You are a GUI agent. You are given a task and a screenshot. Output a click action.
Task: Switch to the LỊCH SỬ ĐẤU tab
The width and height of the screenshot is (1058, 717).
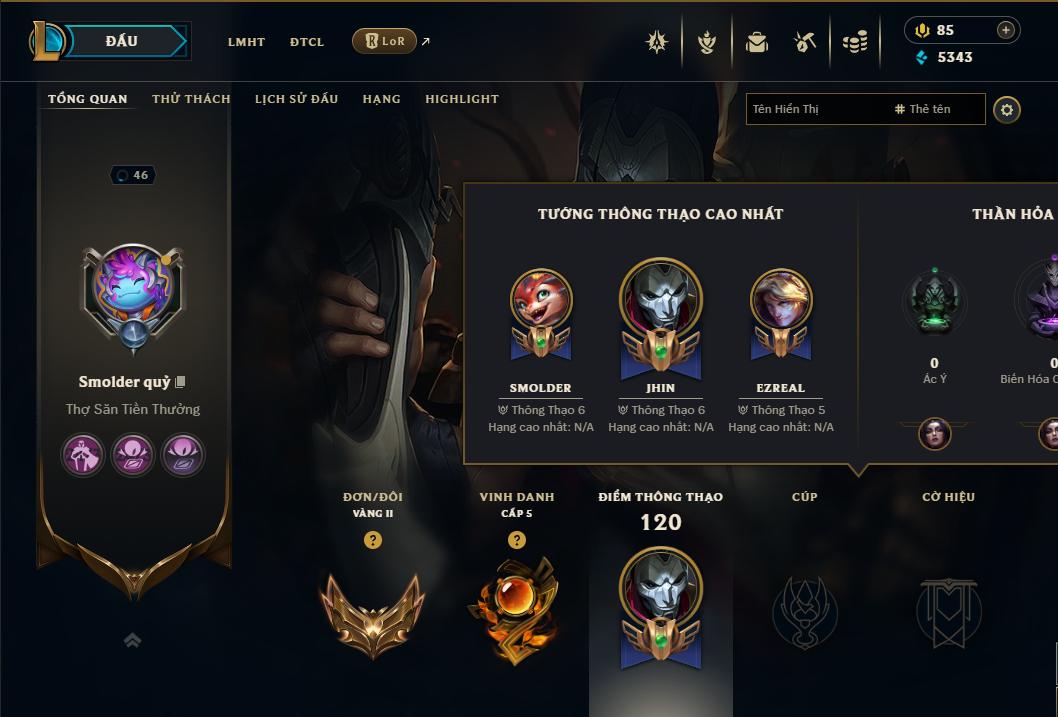(296, 99)
